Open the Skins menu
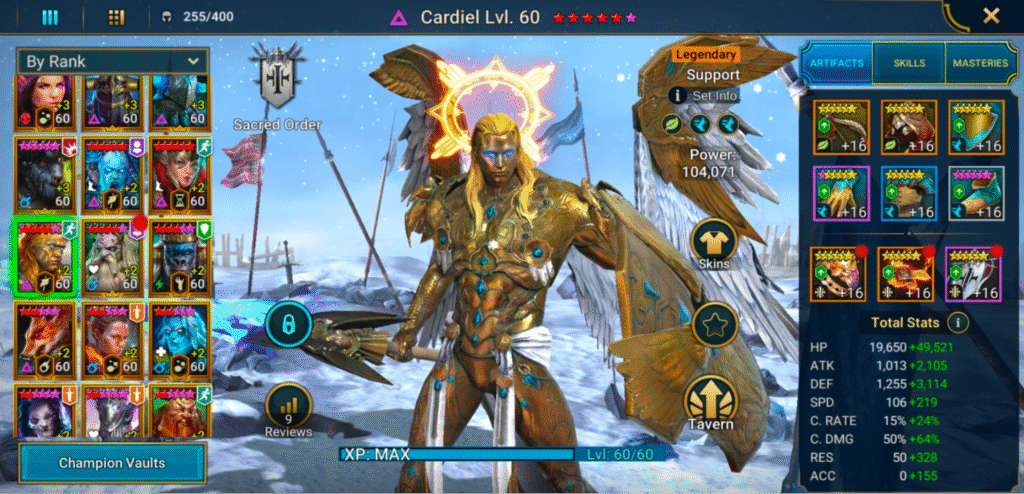 714,242
